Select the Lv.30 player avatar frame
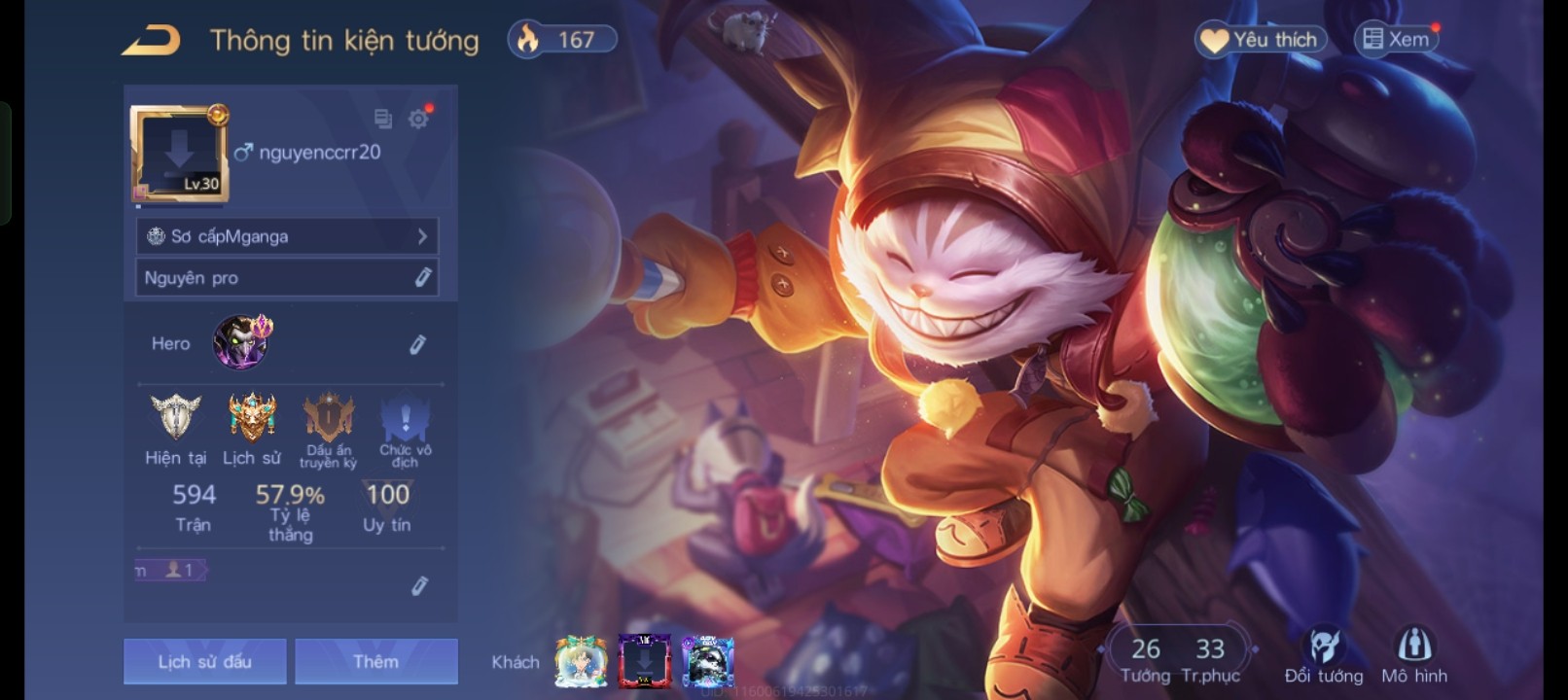 pos(179,154)
